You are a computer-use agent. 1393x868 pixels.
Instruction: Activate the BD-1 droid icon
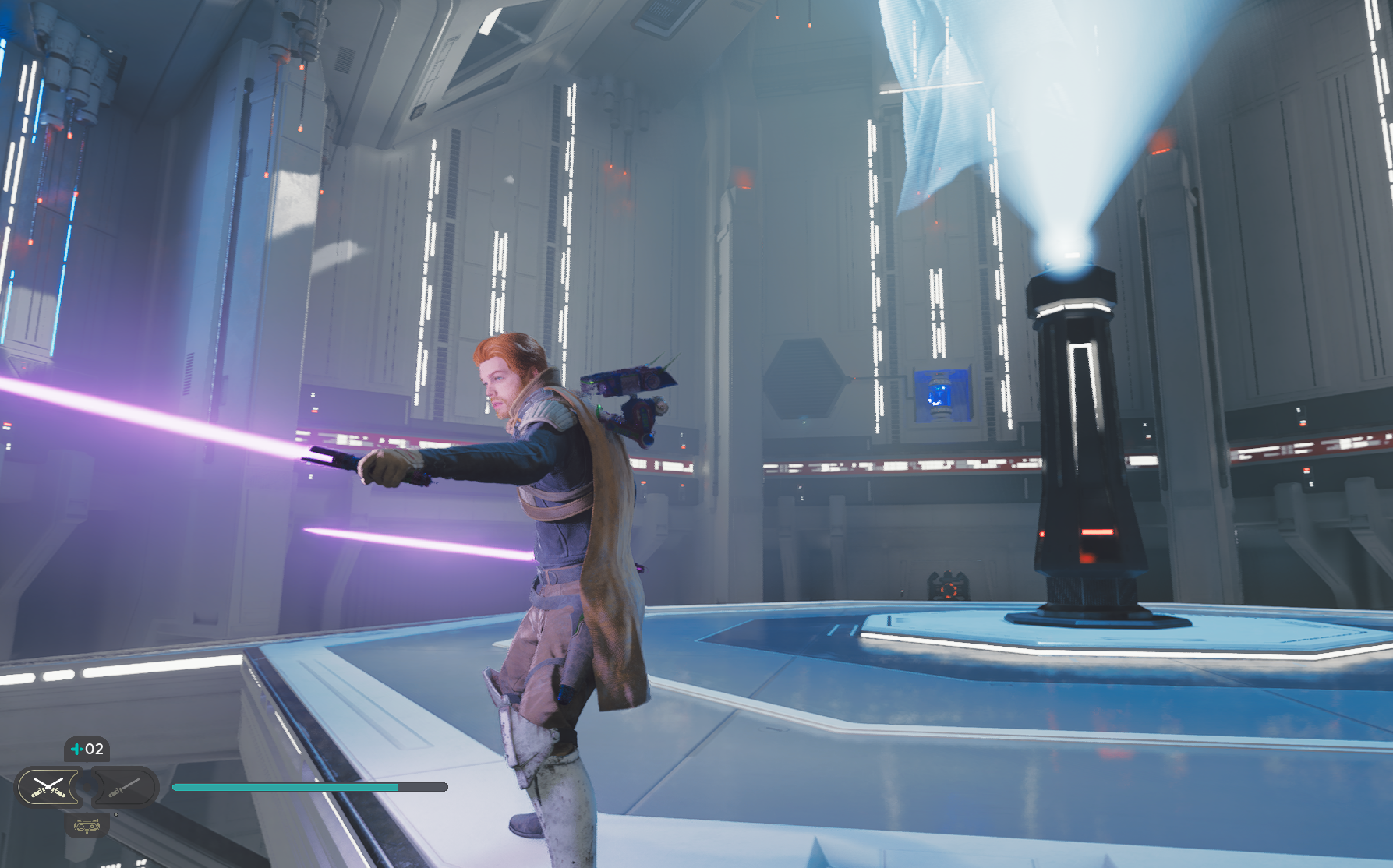pos(86,825)
